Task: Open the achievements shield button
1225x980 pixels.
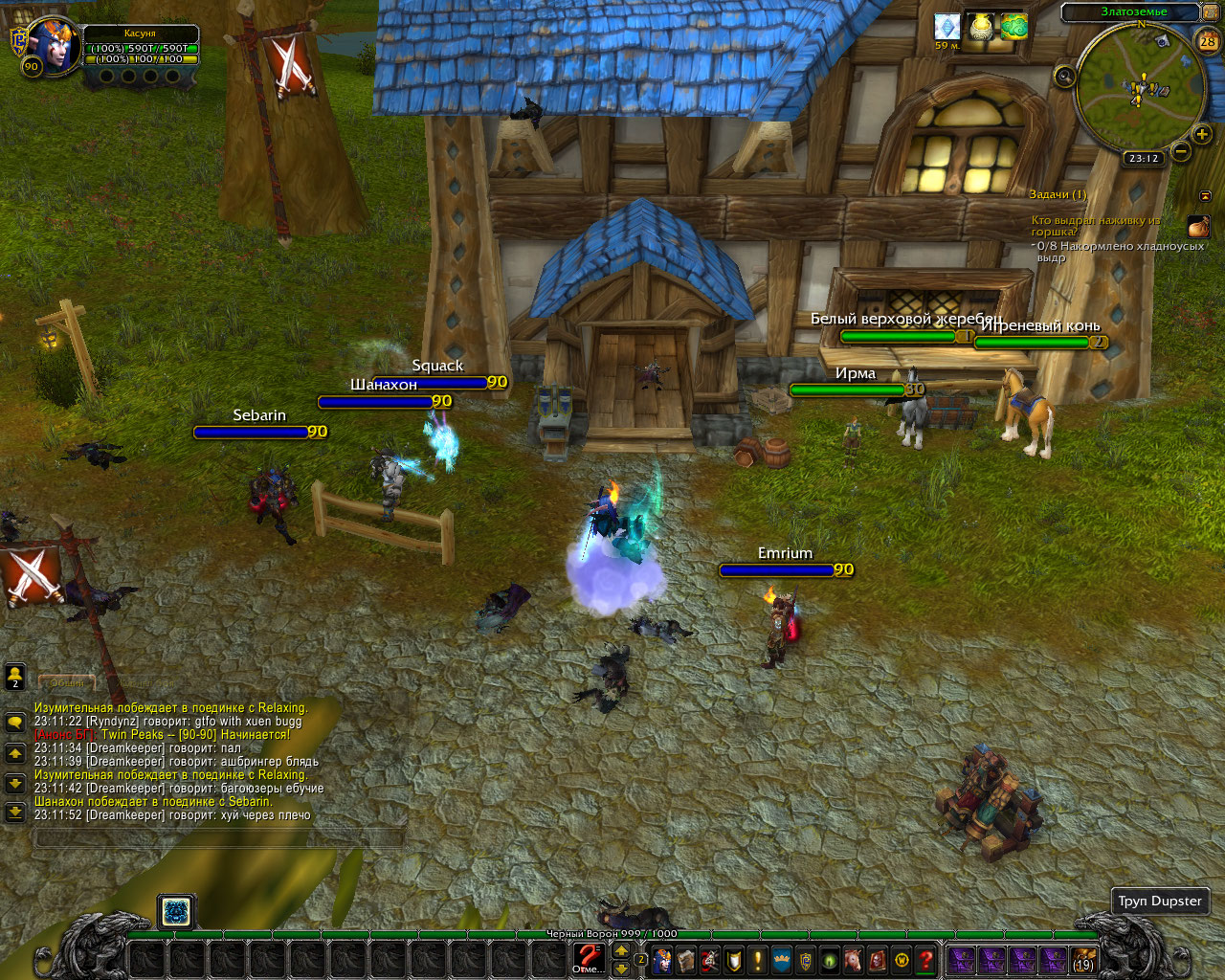Action: pos(733,959)
